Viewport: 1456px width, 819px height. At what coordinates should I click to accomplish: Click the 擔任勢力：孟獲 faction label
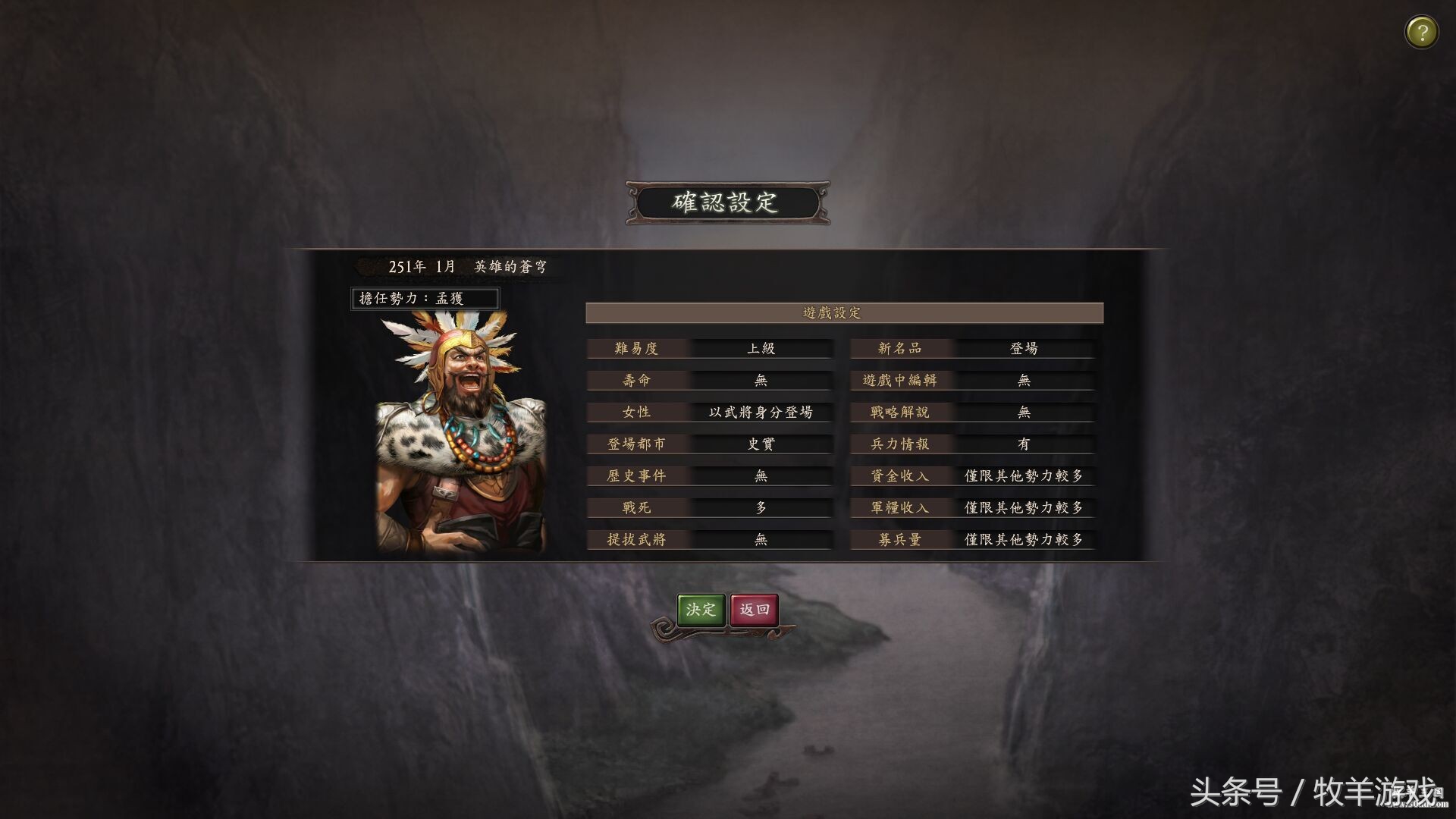click(425, 297)
